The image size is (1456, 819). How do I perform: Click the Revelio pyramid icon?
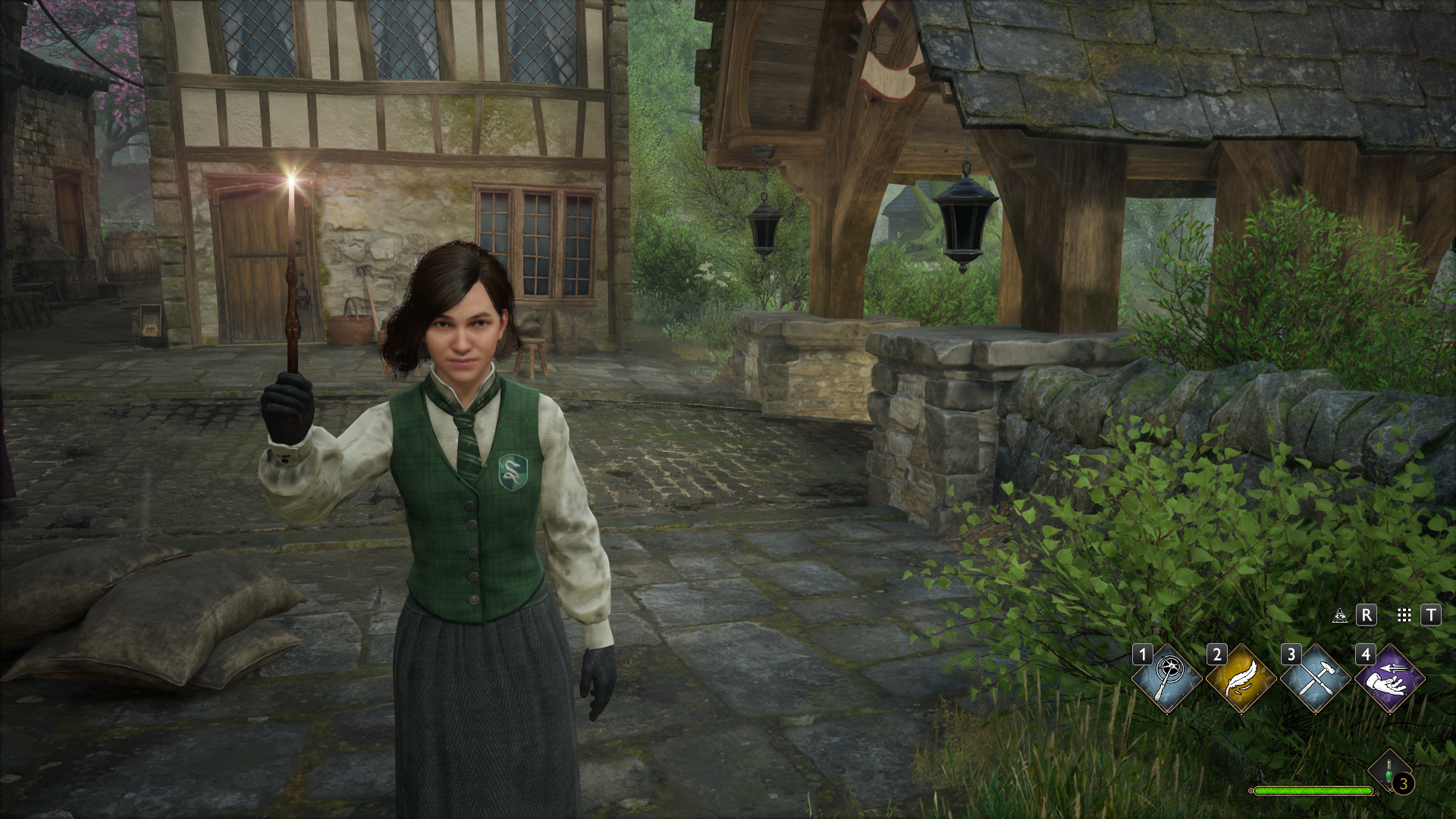1340,615
